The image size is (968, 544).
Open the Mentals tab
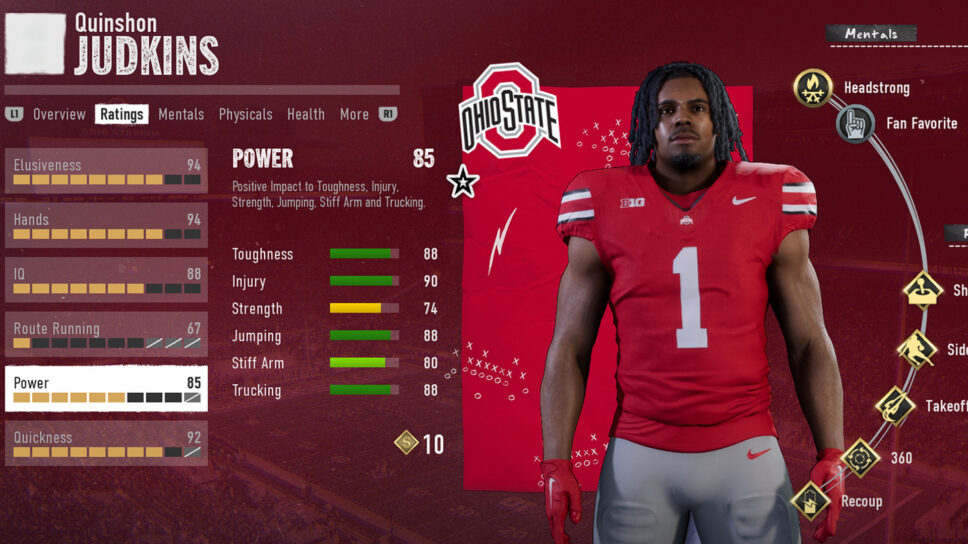click(181, 114)
